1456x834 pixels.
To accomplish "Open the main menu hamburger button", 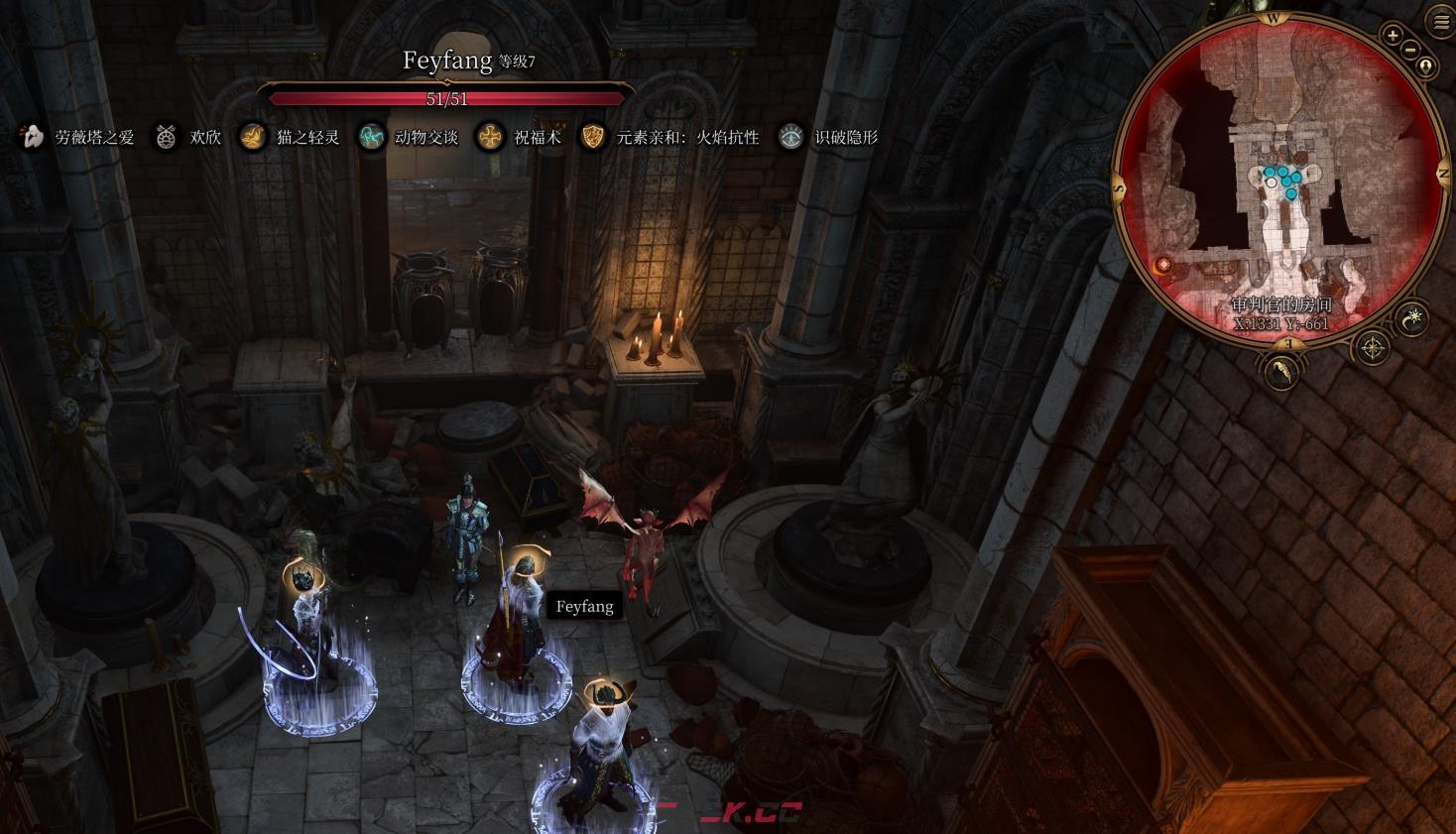I will tap(1440, 23).
